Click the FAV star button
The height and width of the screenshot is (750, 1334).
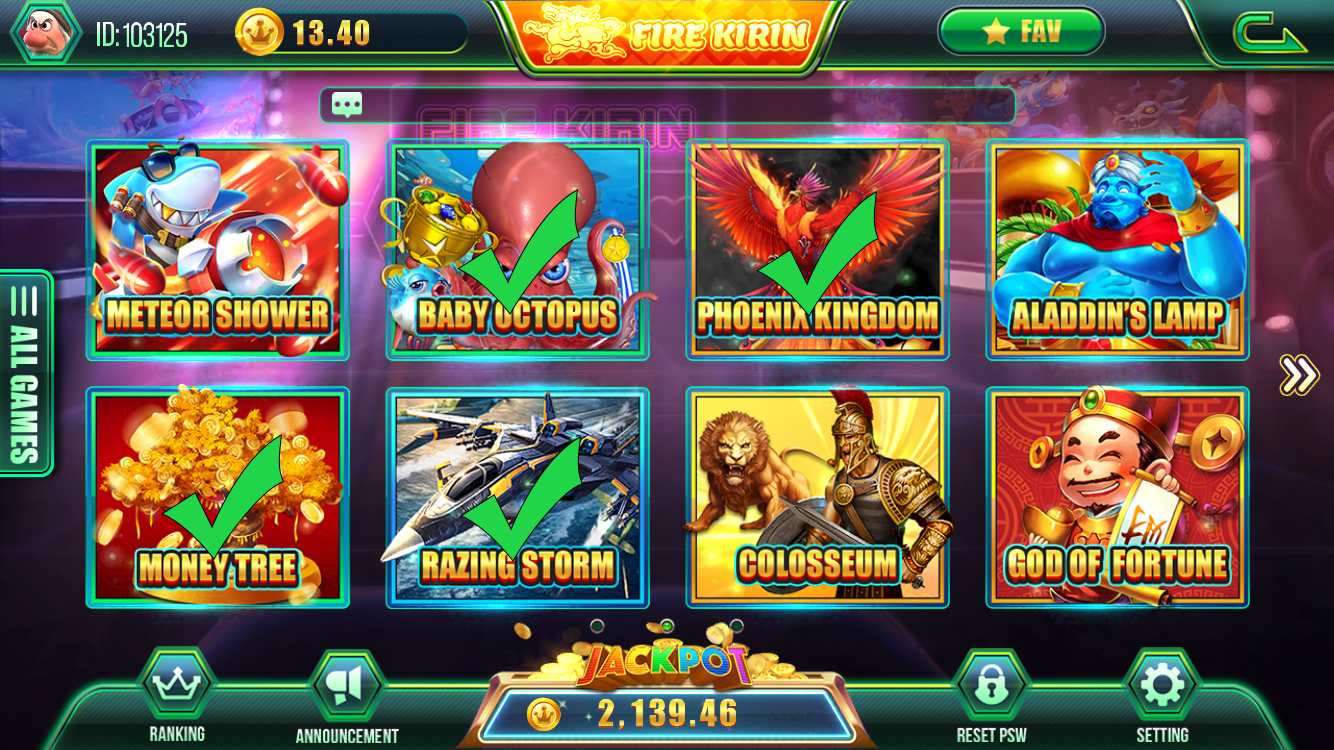pyautogui.click(x=1021, y=30)
